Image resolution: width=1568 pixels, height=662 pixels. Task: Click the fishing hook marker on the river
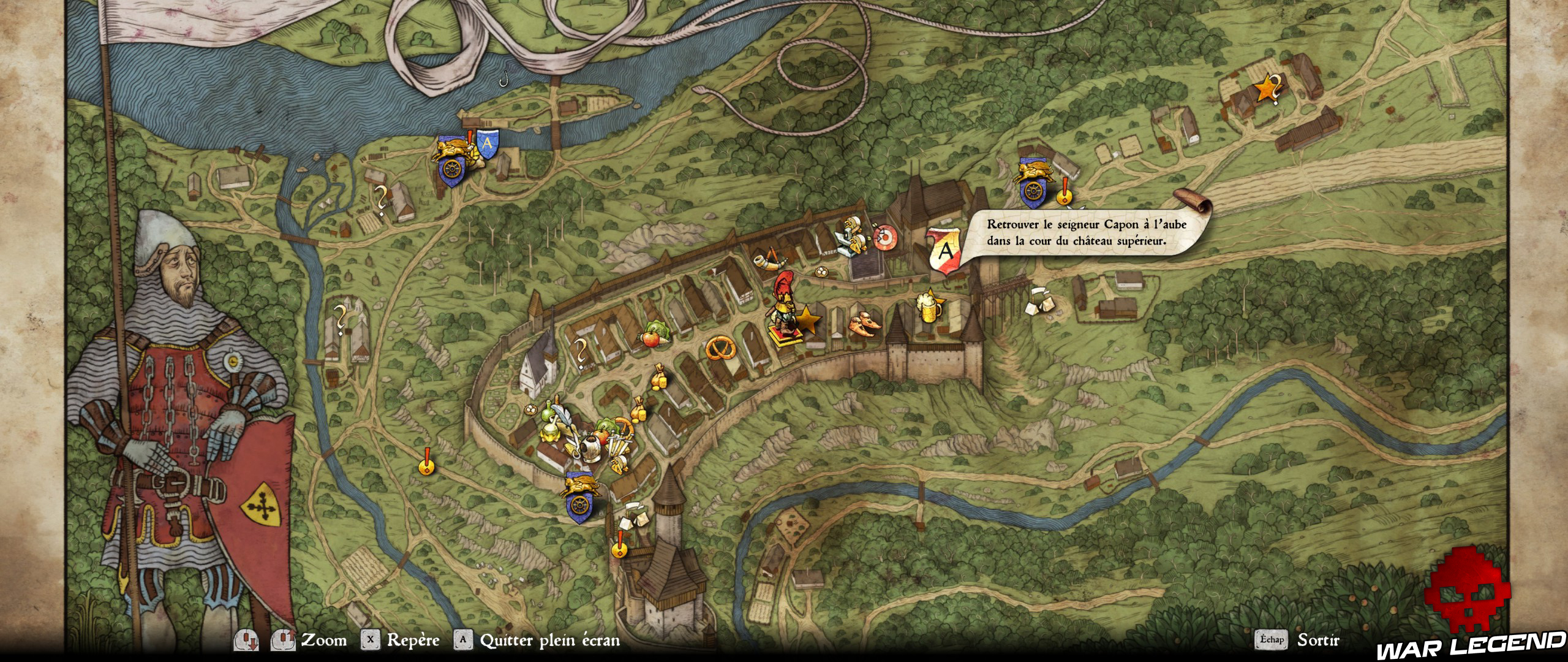point(503,79)
